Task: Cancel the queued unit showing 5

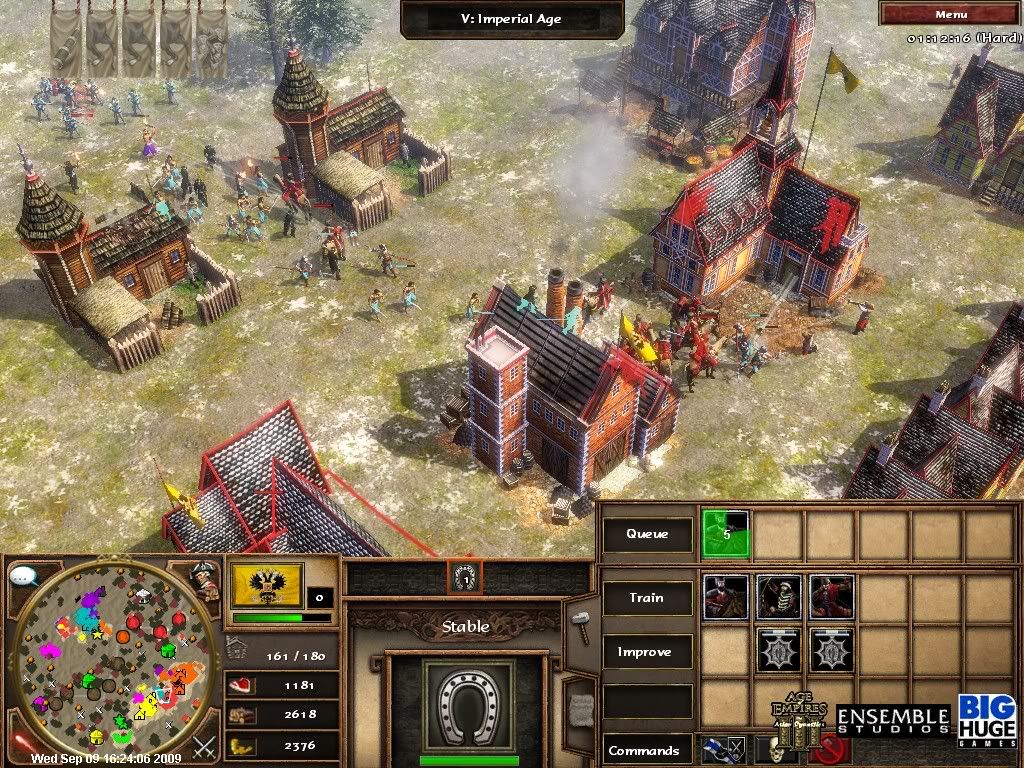Action: tap(725, 535)
